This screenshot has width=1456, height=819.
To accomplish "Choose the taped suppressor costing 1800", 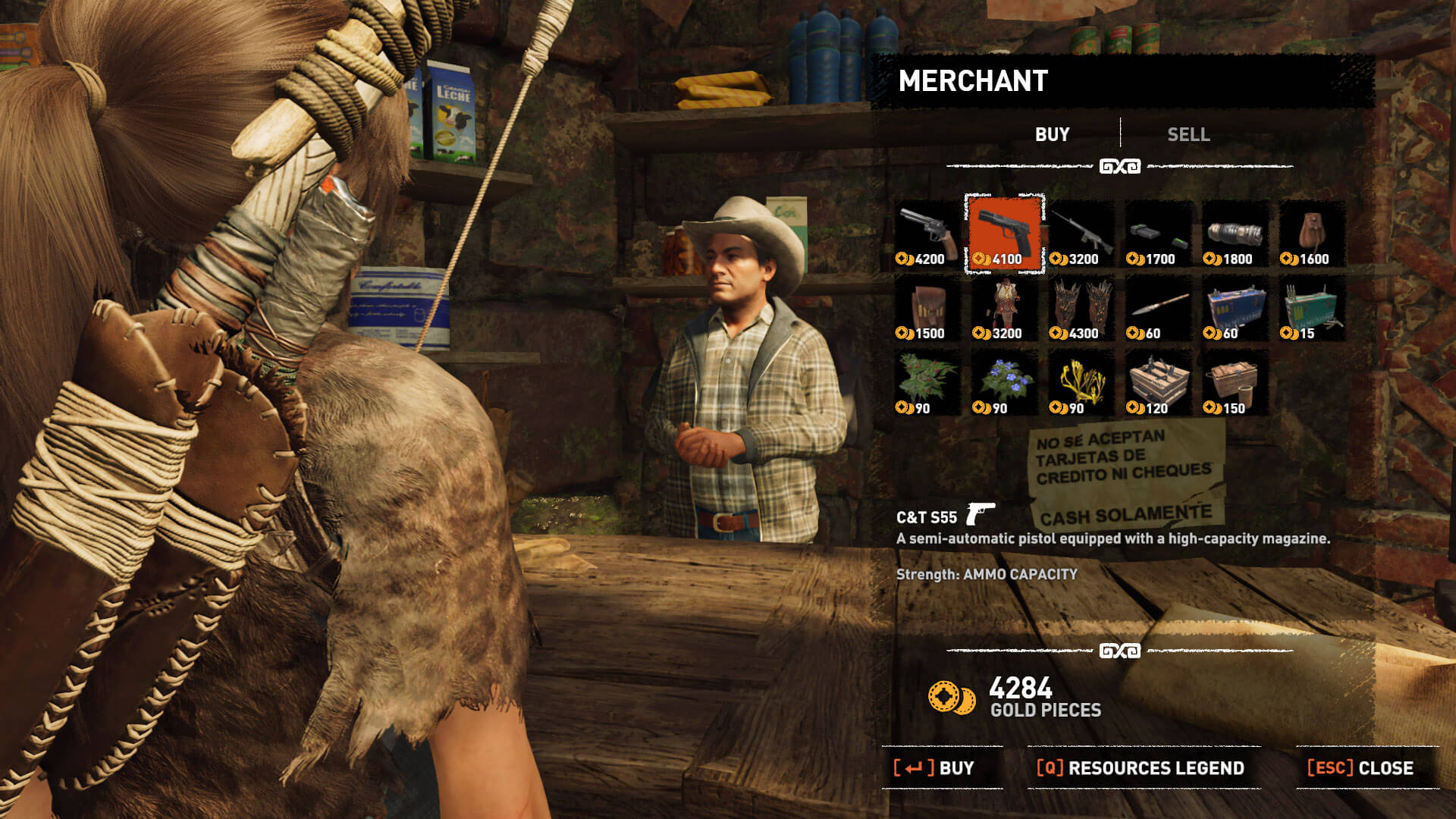I will click(x=1235, y=233).
